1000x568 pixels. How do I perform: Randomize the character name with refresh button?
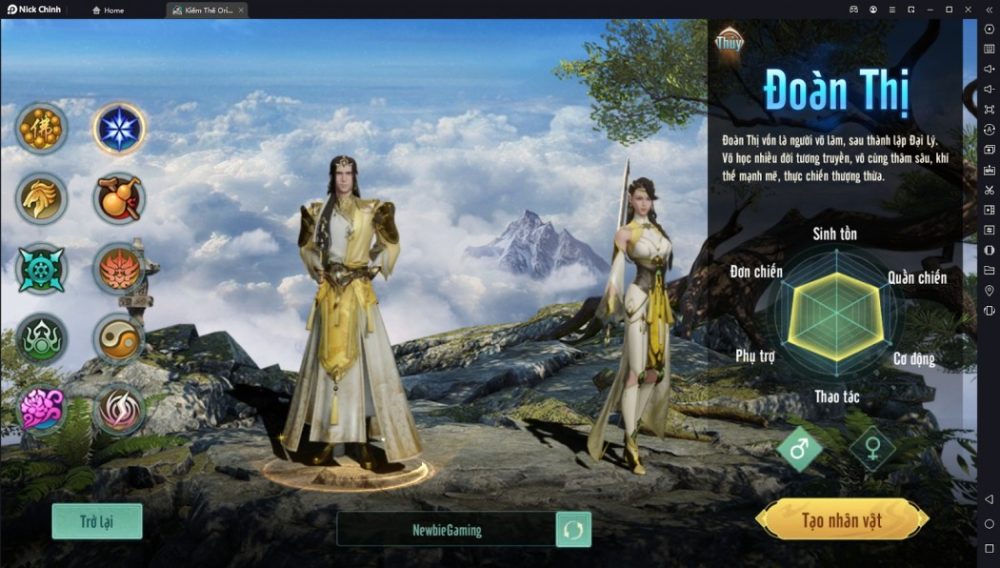(573, 530)
